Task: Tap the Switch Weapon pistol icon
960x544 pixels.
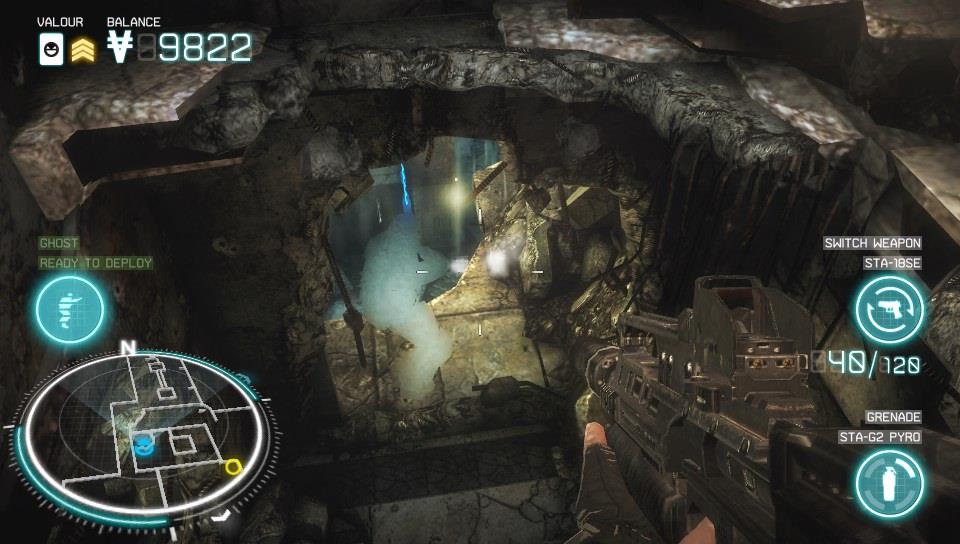Action: tap(889, 309)
